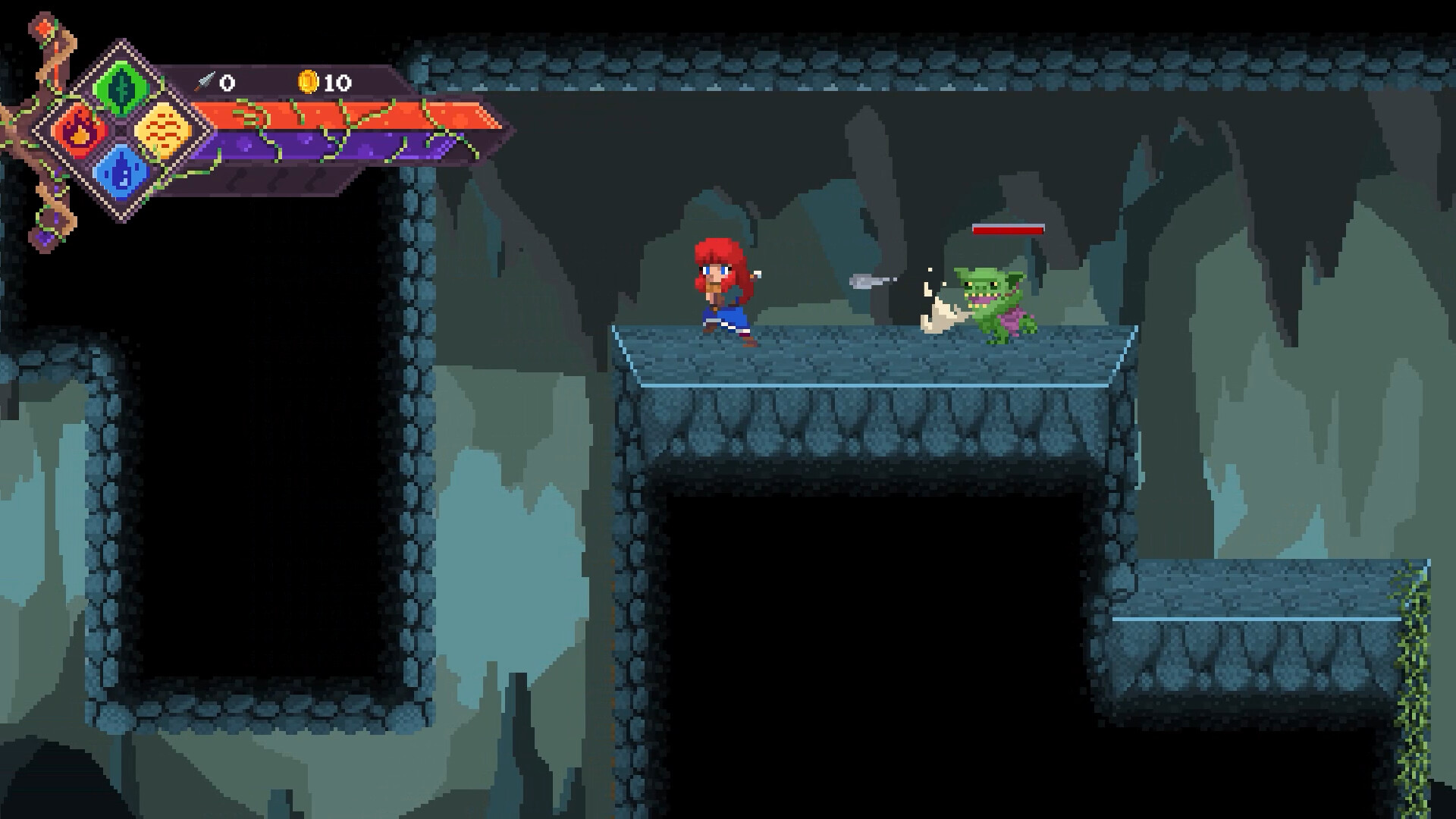Click the dagger count reading 0
The height and width of the screenshot is (819, 1456).
(227, 82)
